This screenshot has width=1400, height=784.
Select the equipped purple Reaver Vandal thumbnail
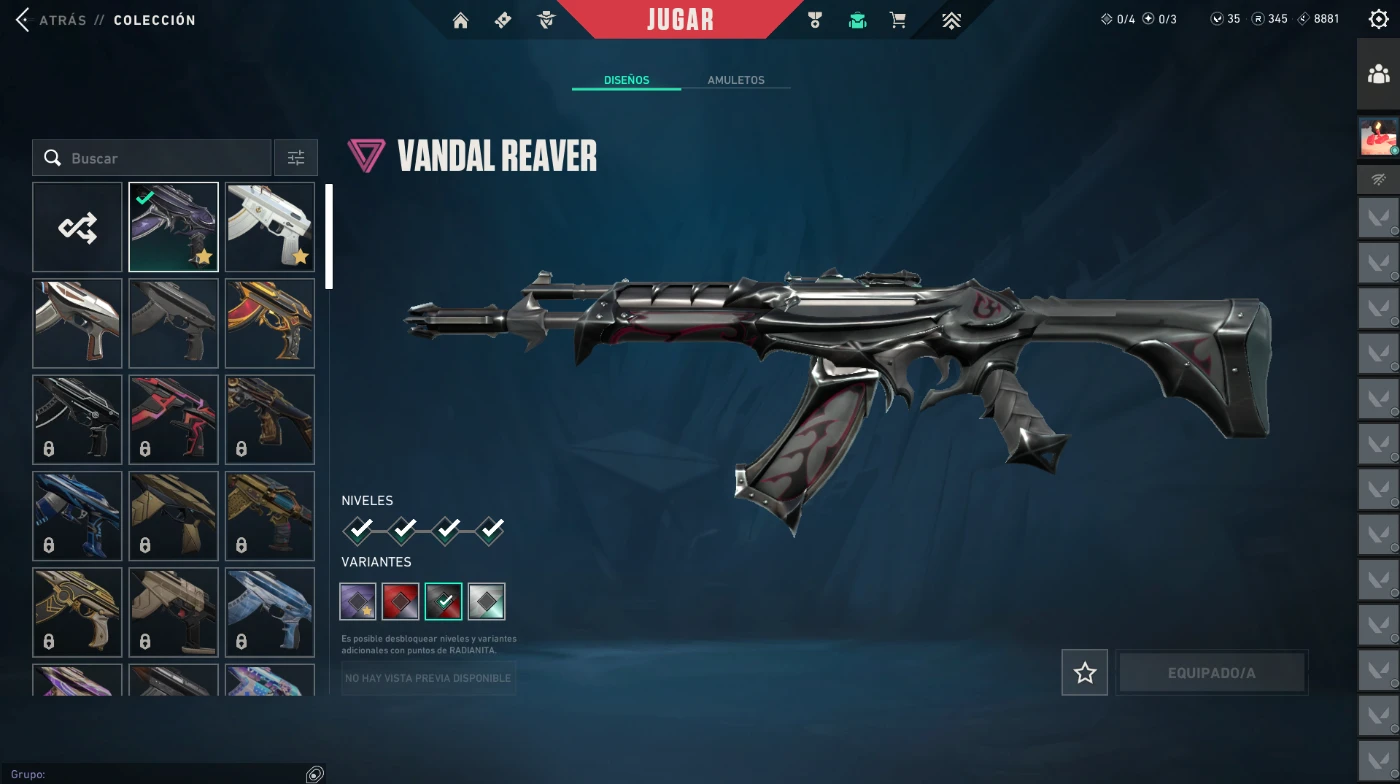pyautogui.click(x=173, y=227)
